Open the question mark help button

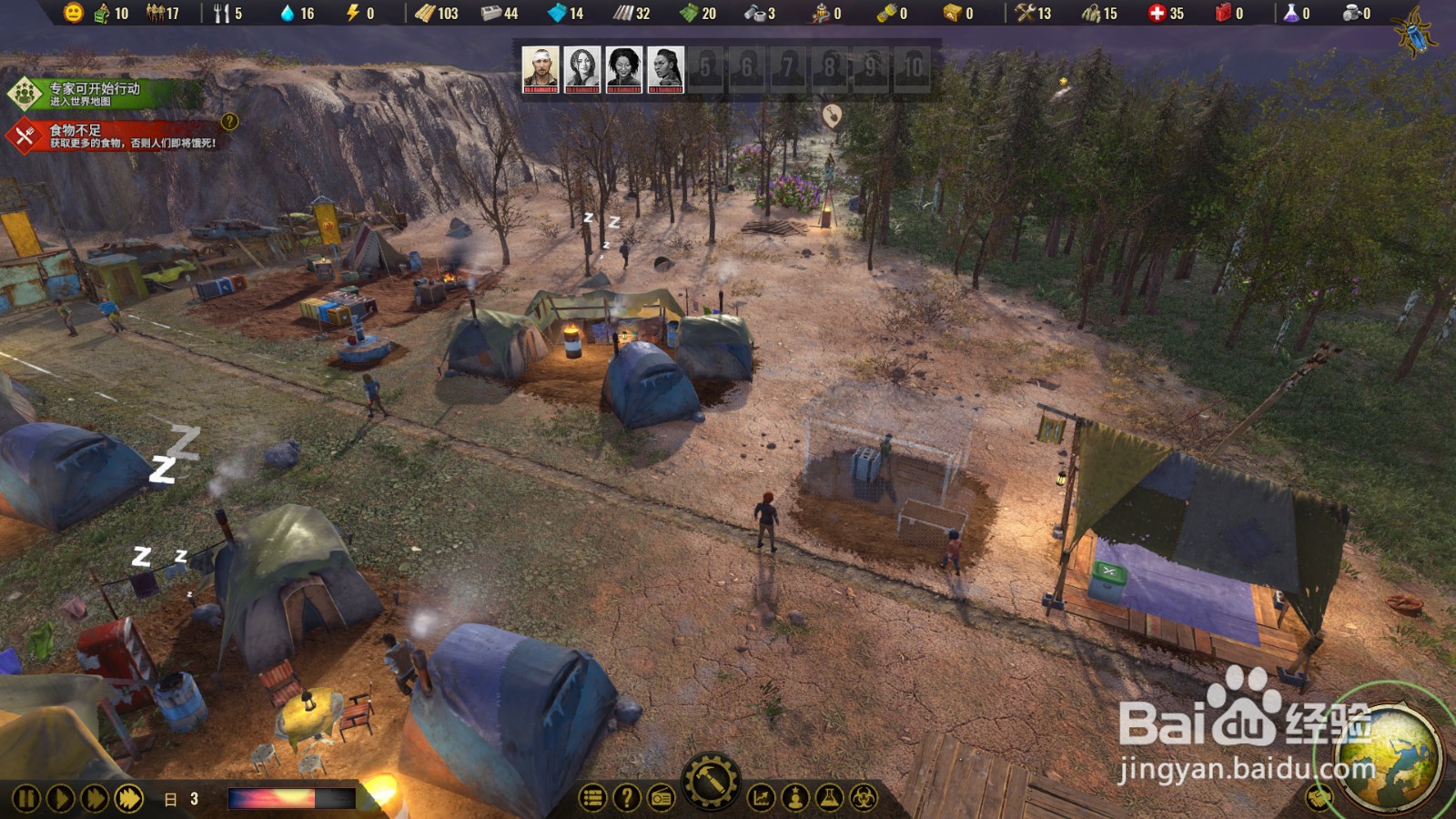point(626,799)
